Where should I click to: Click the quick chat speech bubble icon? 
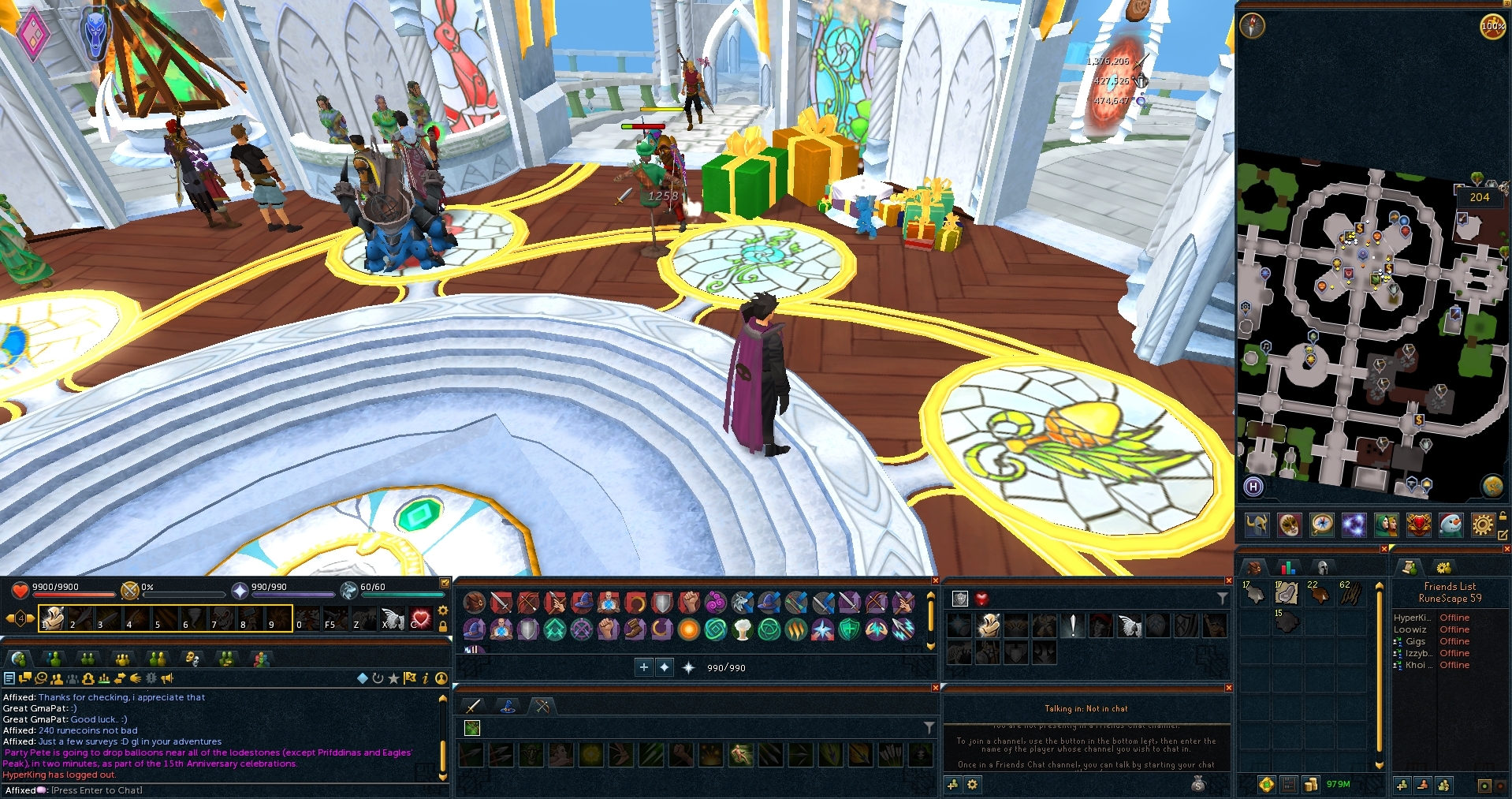point(24,678)
